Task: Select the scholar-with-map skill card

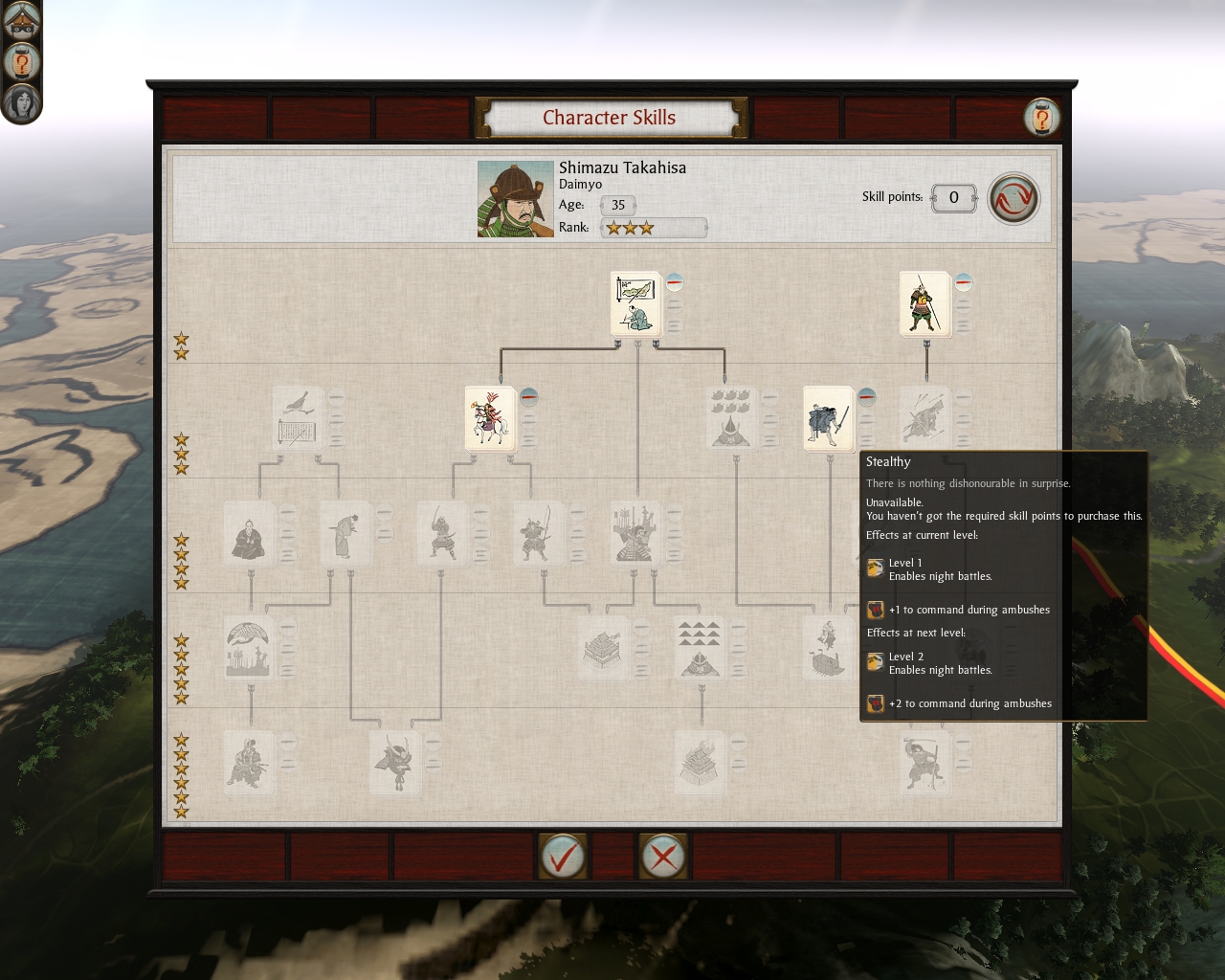Action: point(635,302)
